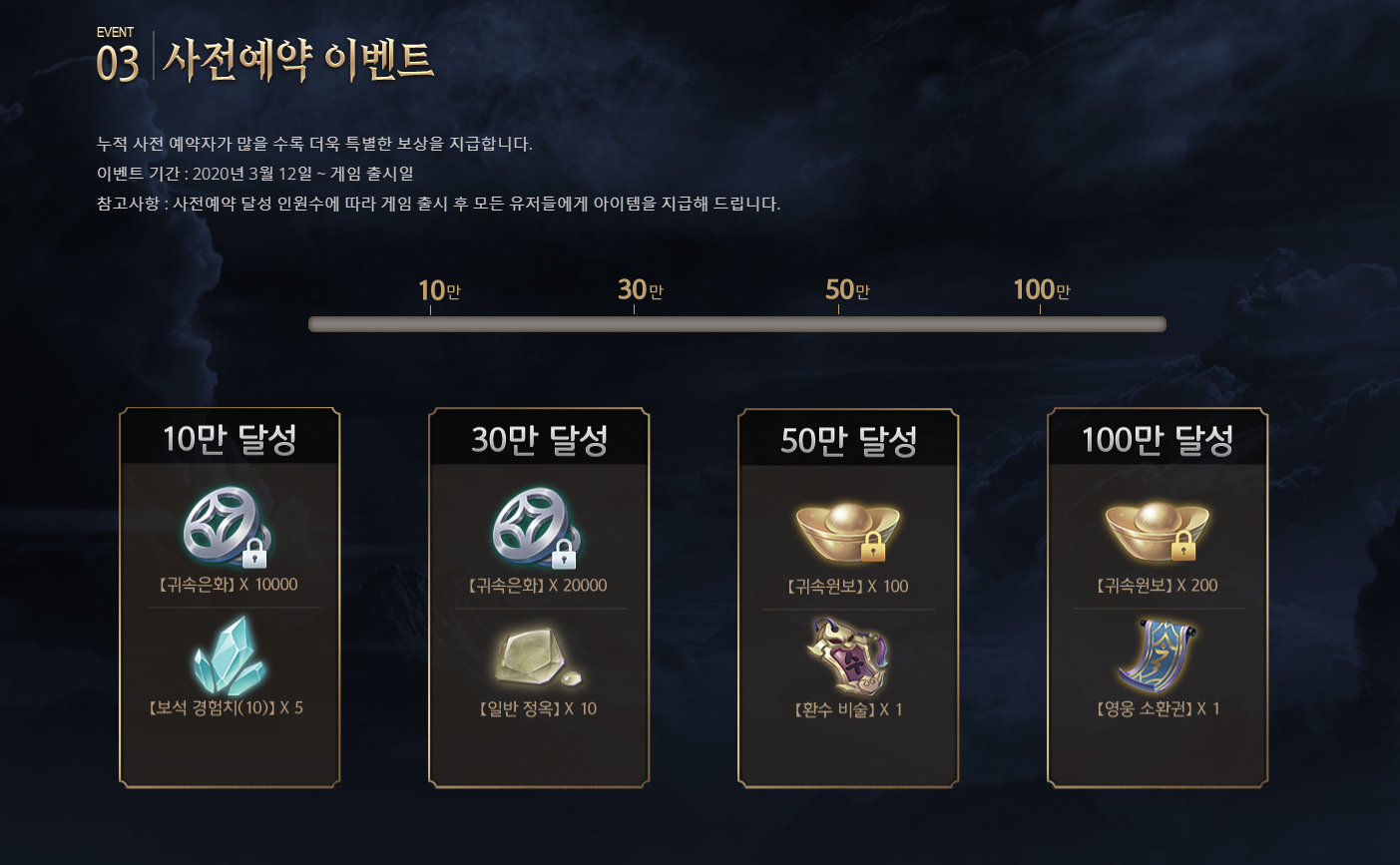Screen dimensions: 1400x865
Task: Select the 50만 progress bar milestone
Action: [847, 290]
